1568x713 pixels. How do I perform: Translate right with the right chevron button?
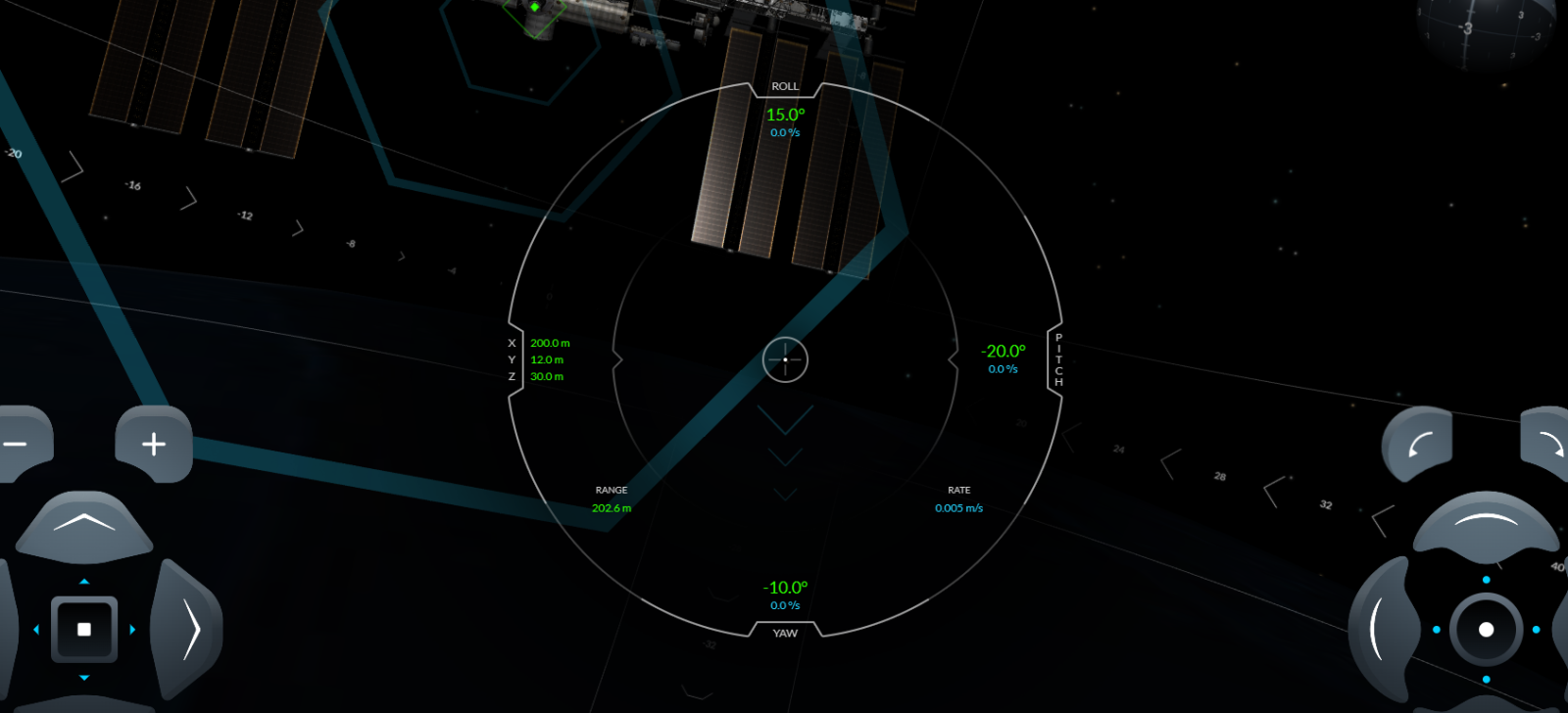190,629
